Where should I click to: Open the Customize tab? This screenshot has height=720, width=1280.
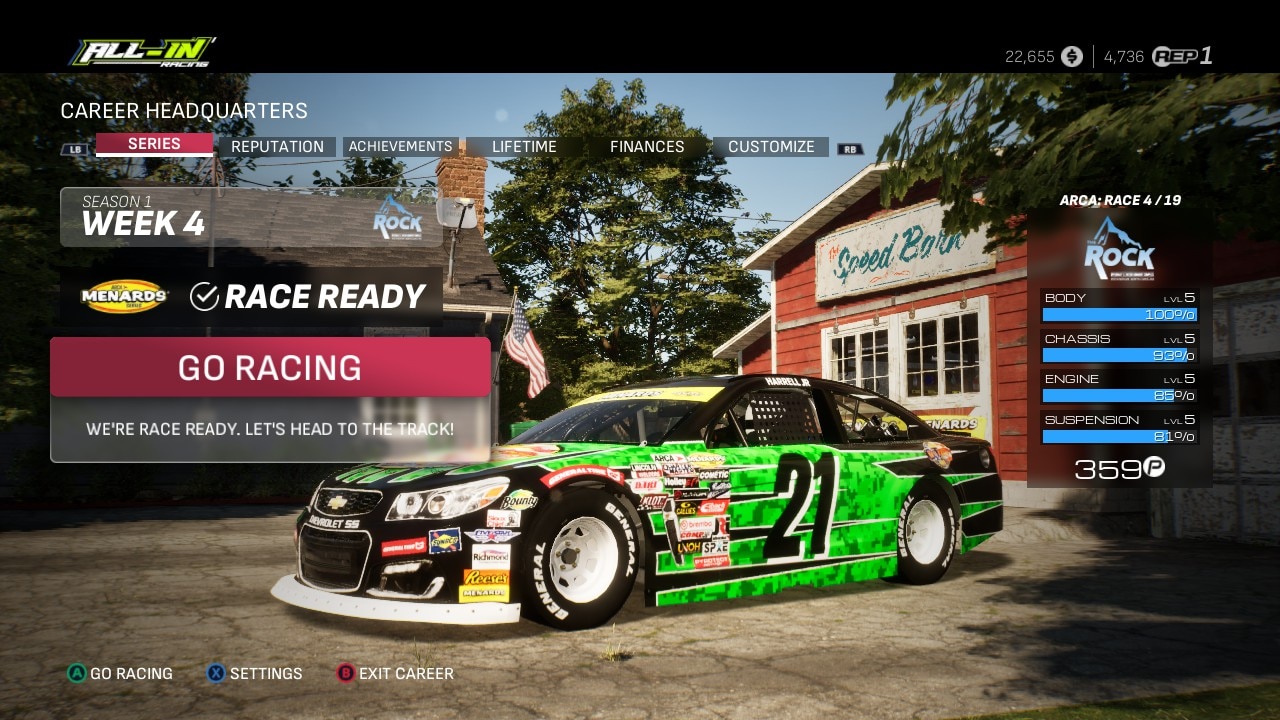tap(771, 146)
